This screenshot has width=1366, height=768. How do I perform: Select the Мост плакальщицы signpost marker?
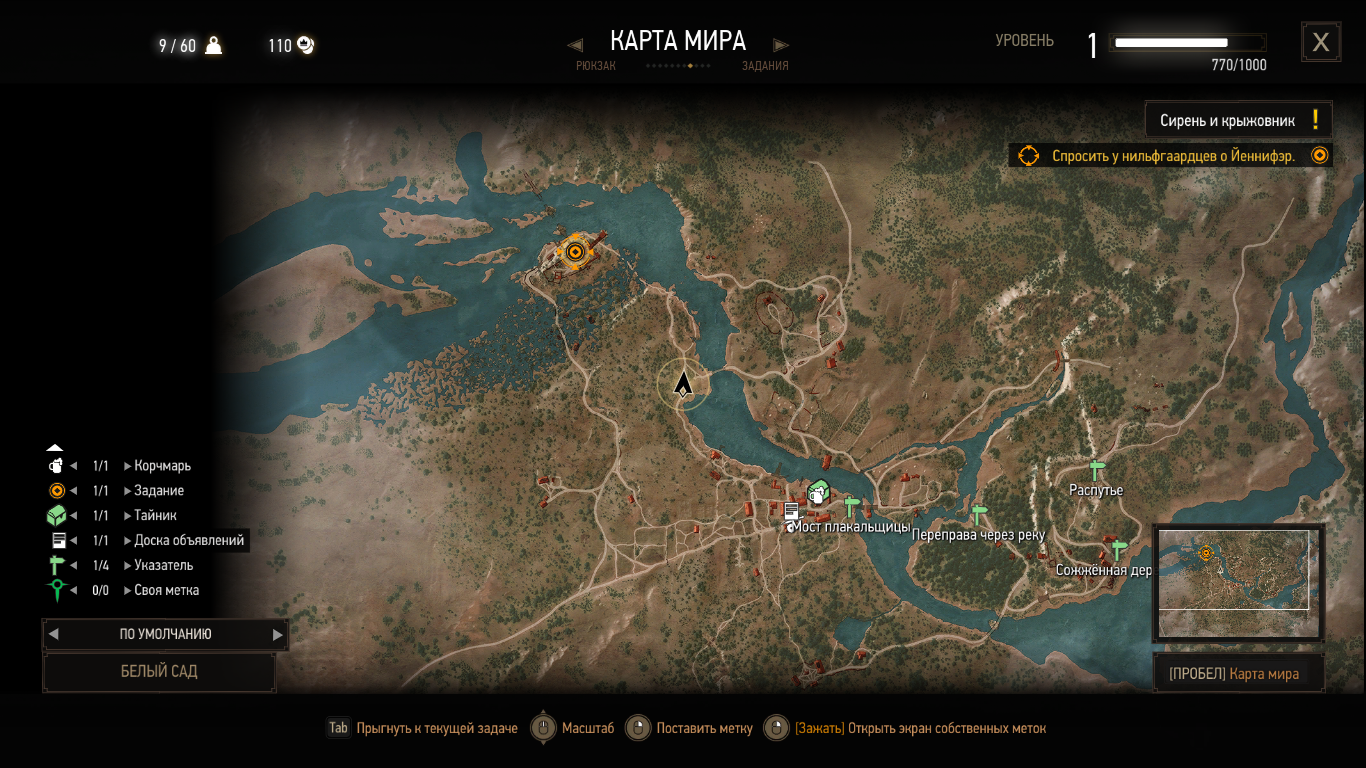[852, 506]
